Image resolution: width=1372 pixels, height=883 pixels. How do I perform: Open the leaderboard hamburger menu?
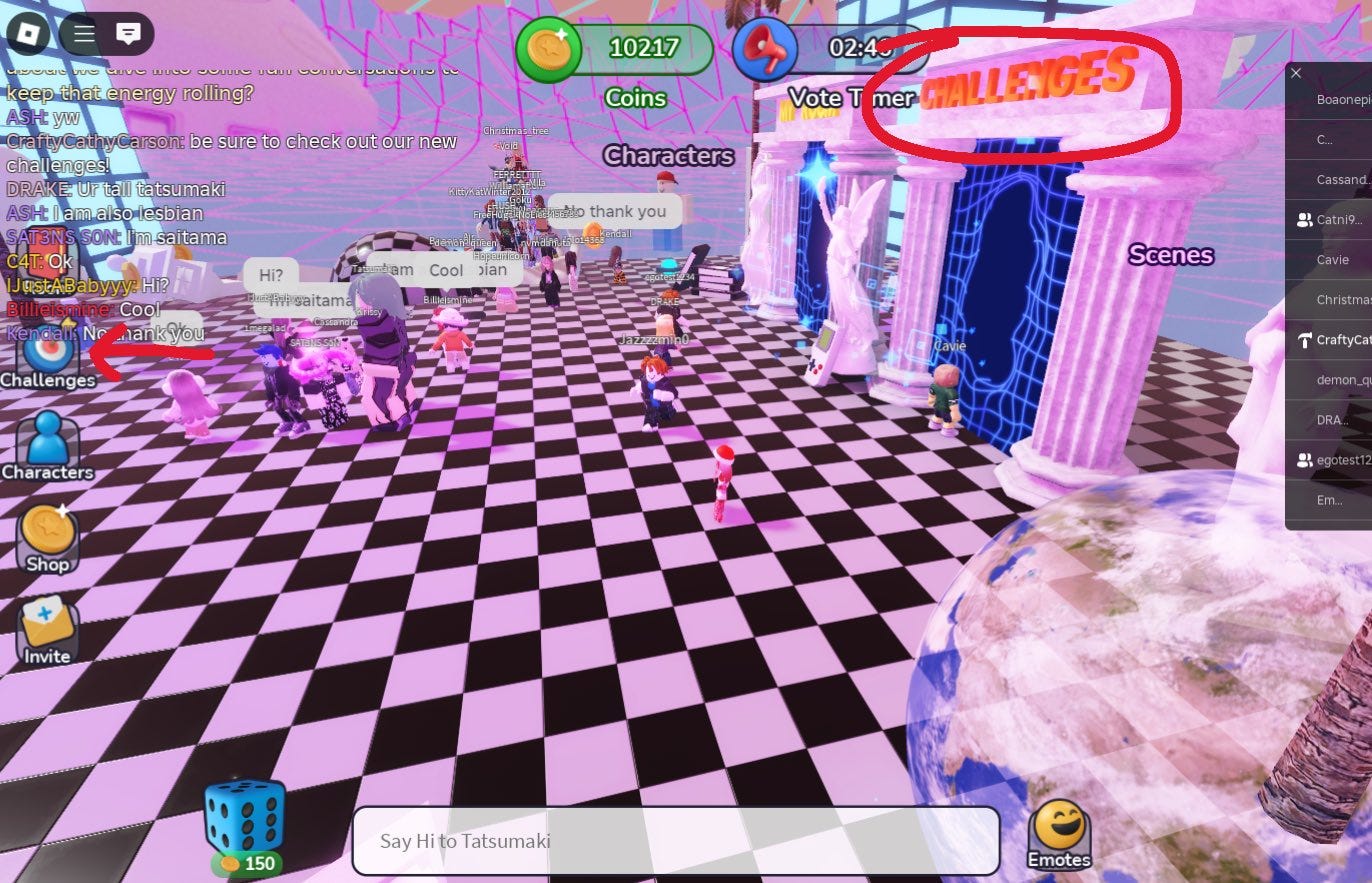(x=83, y=33)
